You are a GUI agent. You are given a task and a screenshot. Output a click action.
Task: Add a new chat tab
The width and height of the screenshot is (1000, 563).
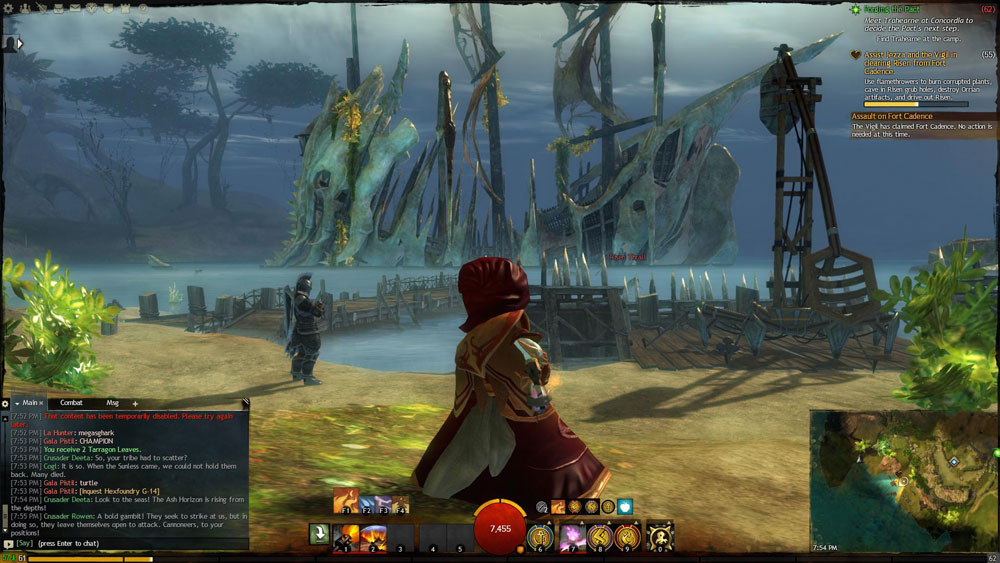[x=135, y=404]
